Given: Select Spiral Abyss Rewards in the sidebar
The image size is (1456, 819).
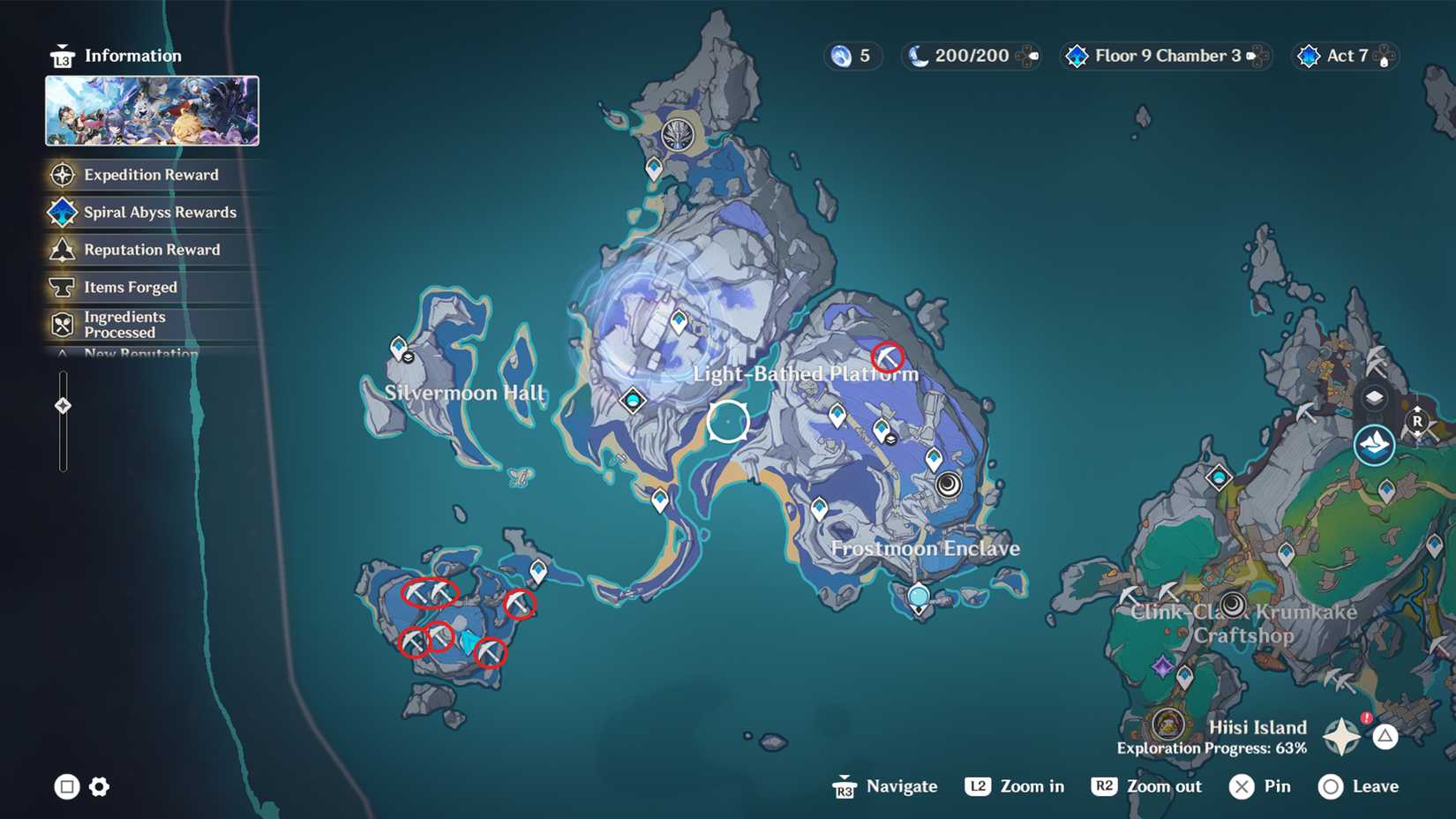Looking at the screenshot, I should [159, 212].
